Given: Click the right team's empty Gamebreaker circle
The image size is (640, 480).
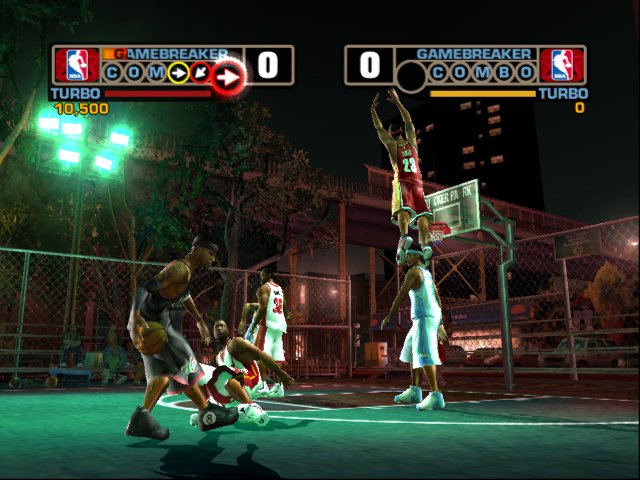Looking at the screenshot, I should (412, 76).
